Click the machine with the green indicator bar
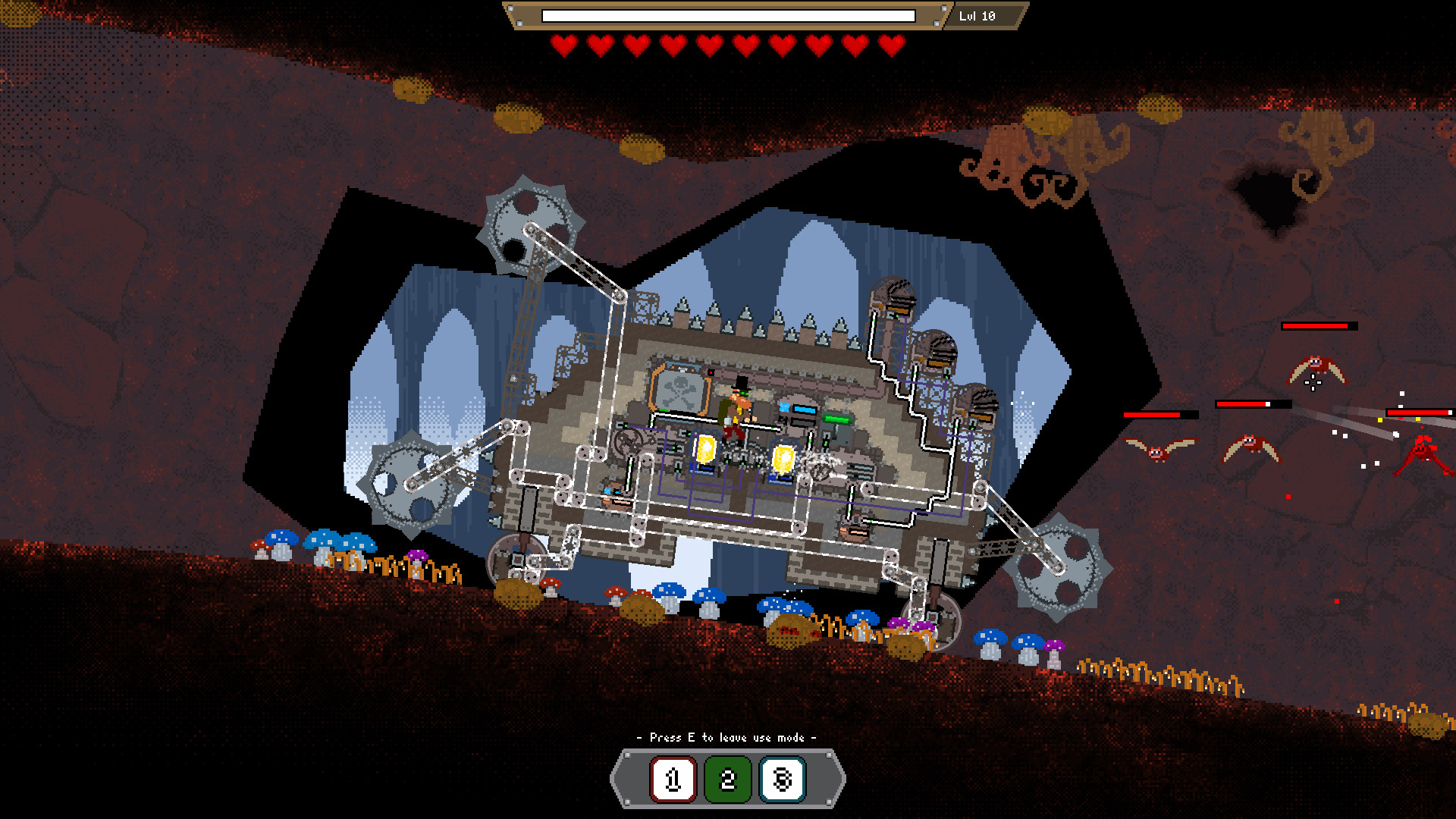Image resolution: width=1456 pixels, height=819 pixels. click(x=835, y=419)
